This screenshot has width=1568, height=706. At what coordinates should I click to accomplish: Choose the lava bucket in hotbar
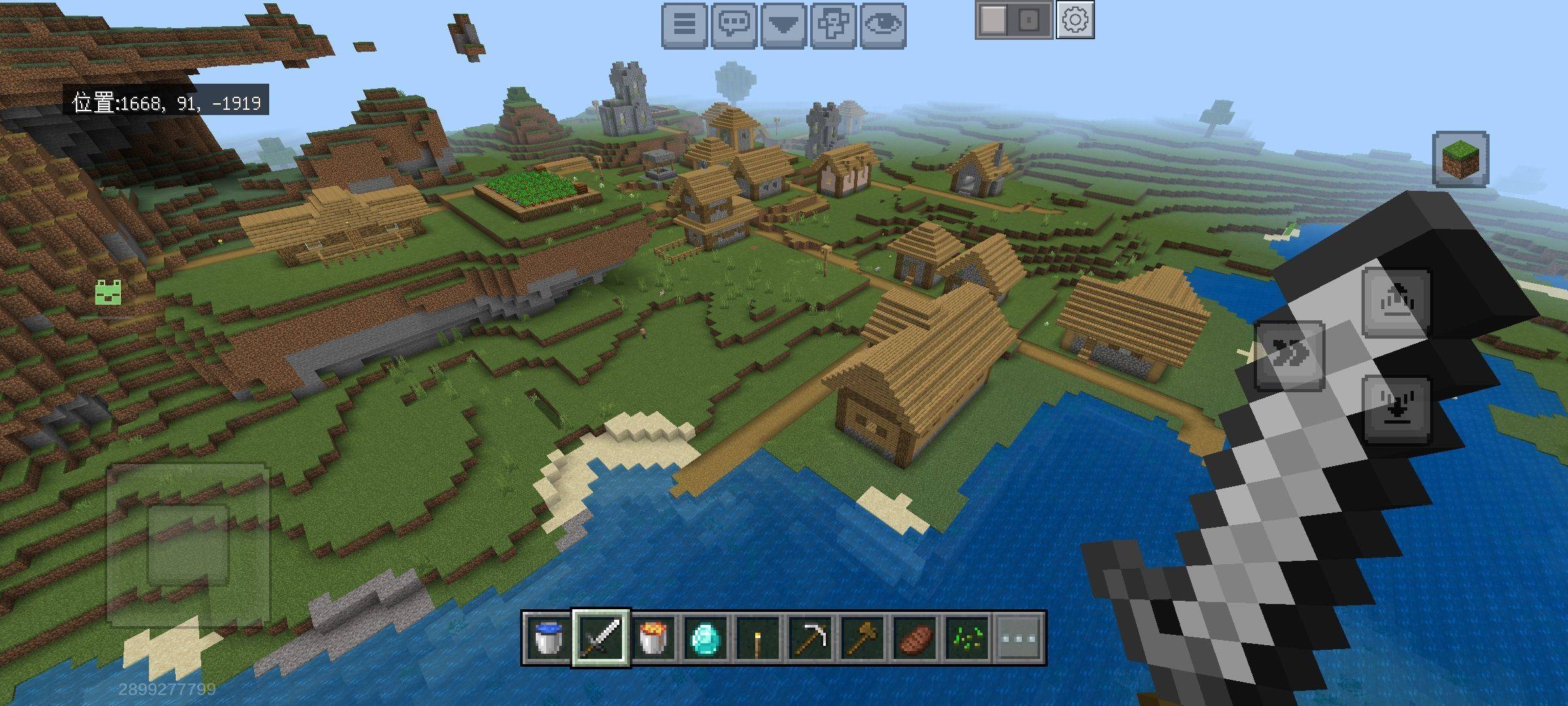coord(653,637)
